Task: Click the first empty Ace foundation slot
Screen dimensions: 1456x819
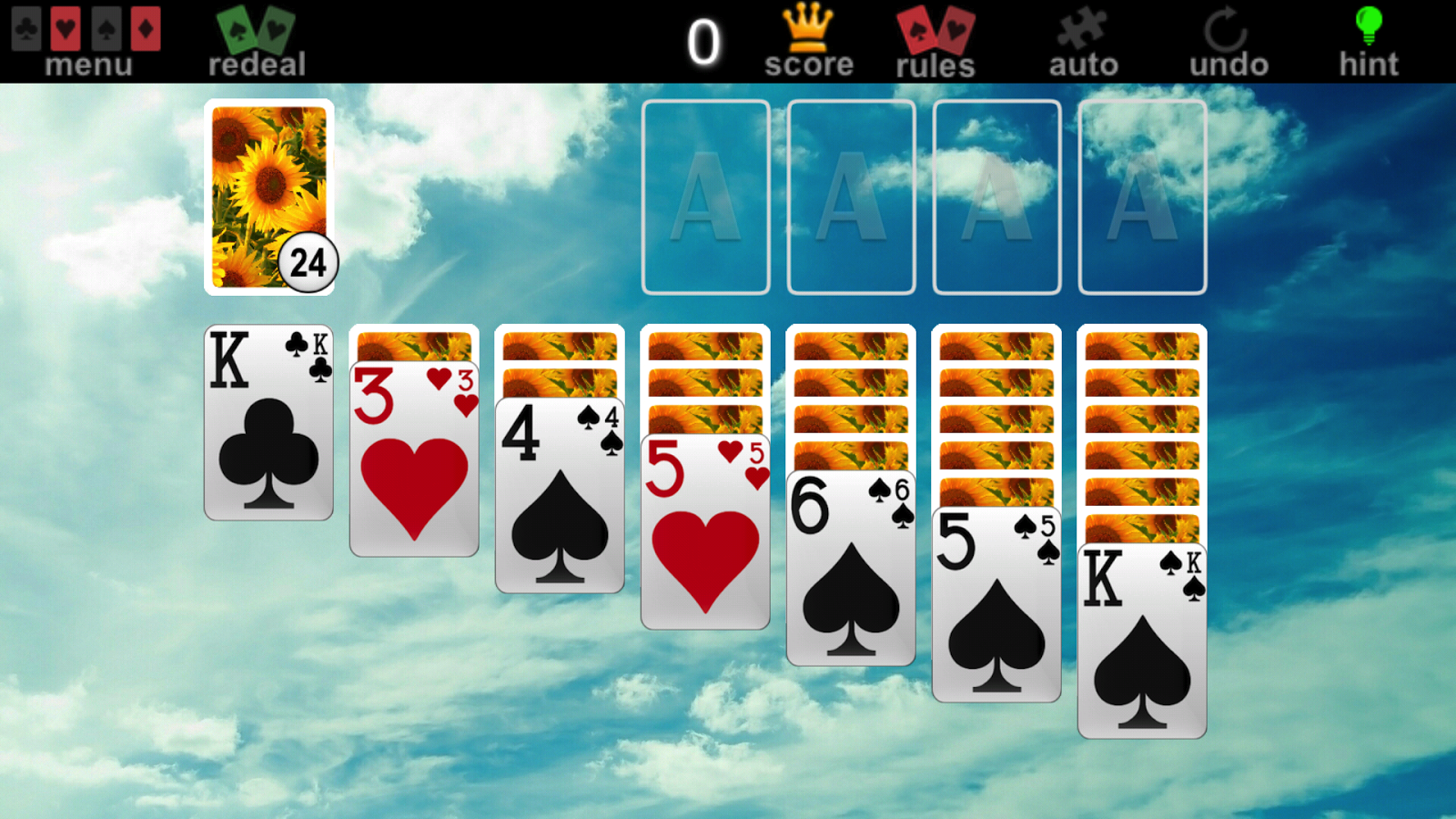Action: click(x=707, y=197)
